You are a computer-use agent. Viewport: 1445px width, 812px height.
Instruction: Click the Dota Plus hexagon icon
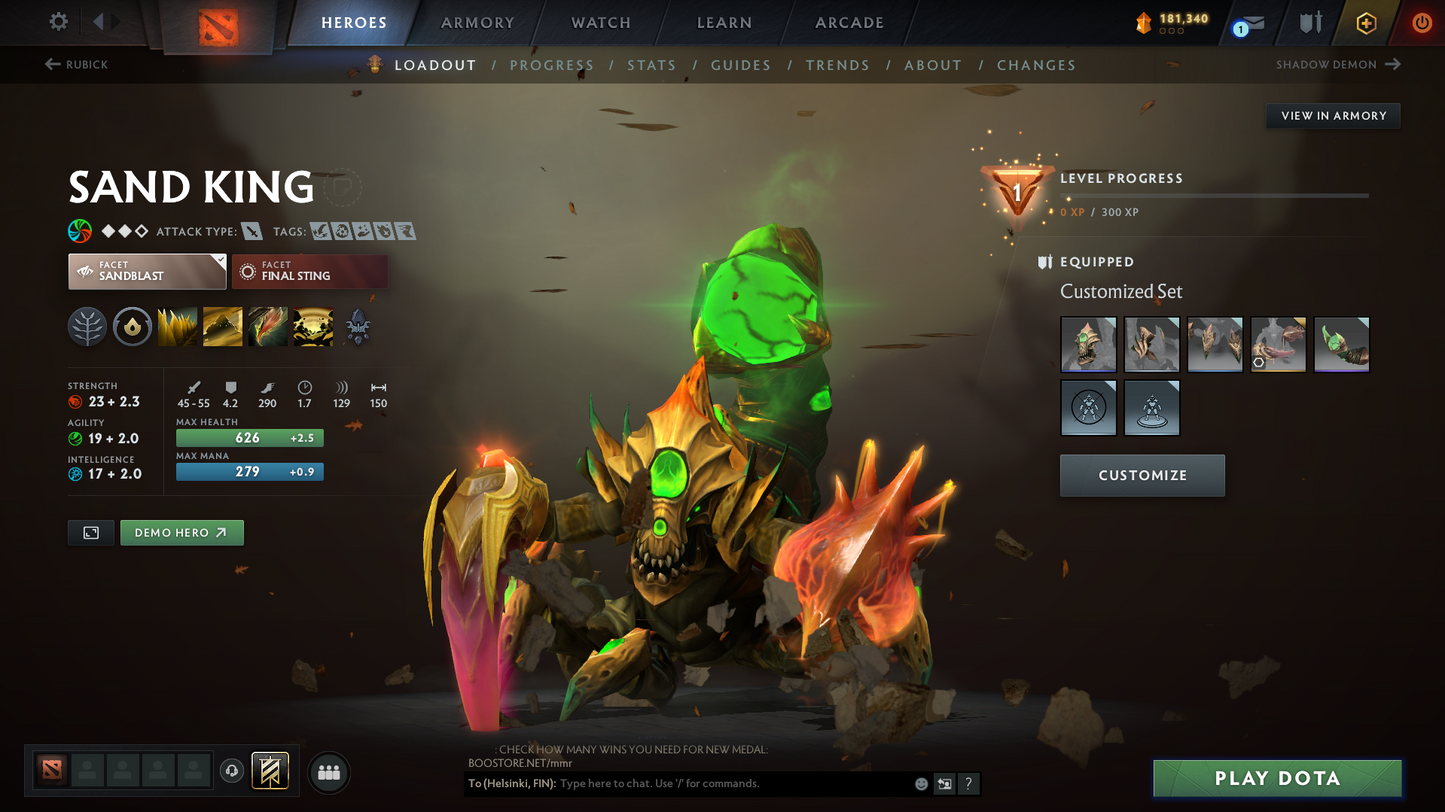point(1367,22)
